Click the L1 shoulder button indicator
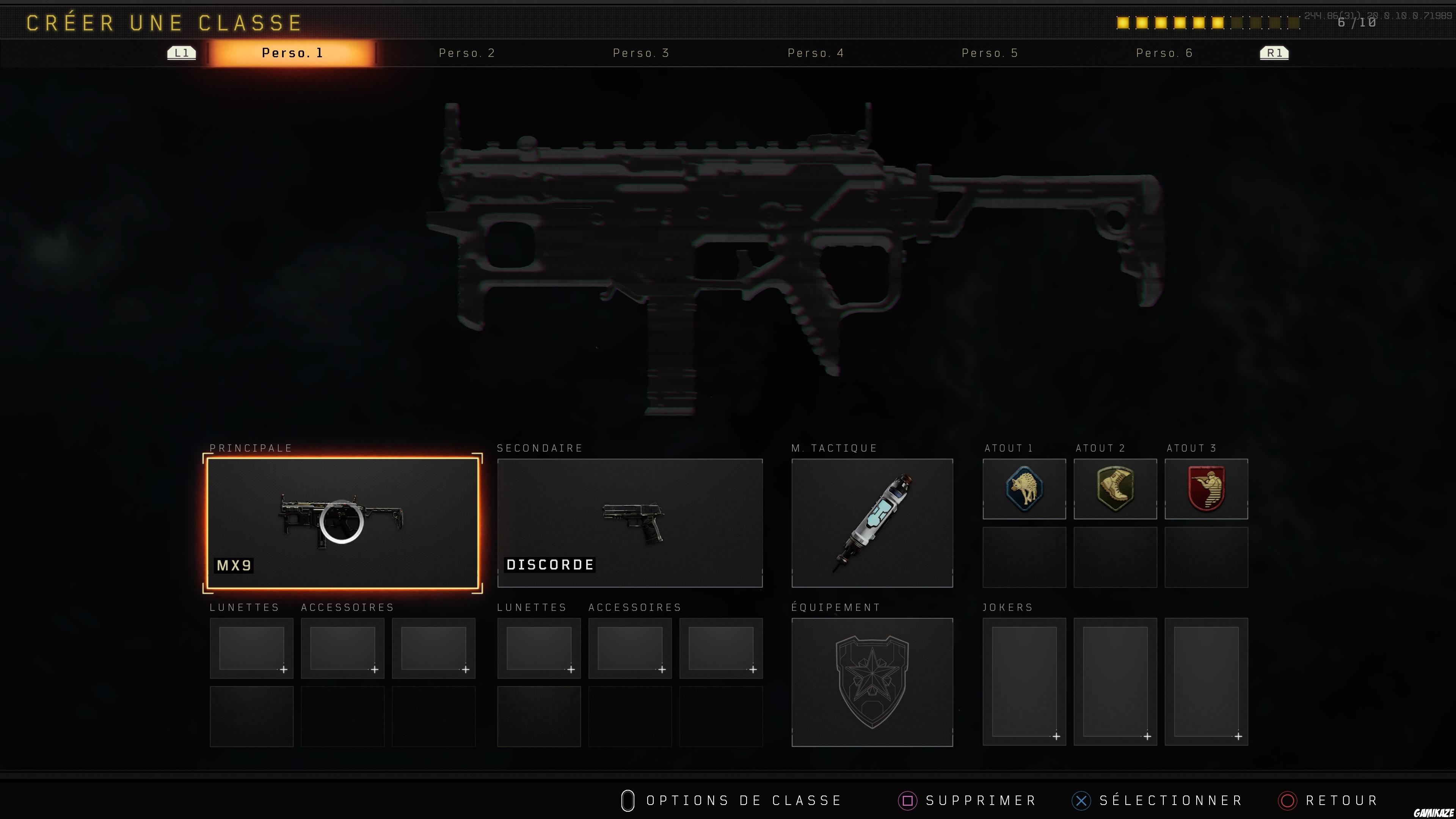The image size is (1456, 819). tap(181, 53)
